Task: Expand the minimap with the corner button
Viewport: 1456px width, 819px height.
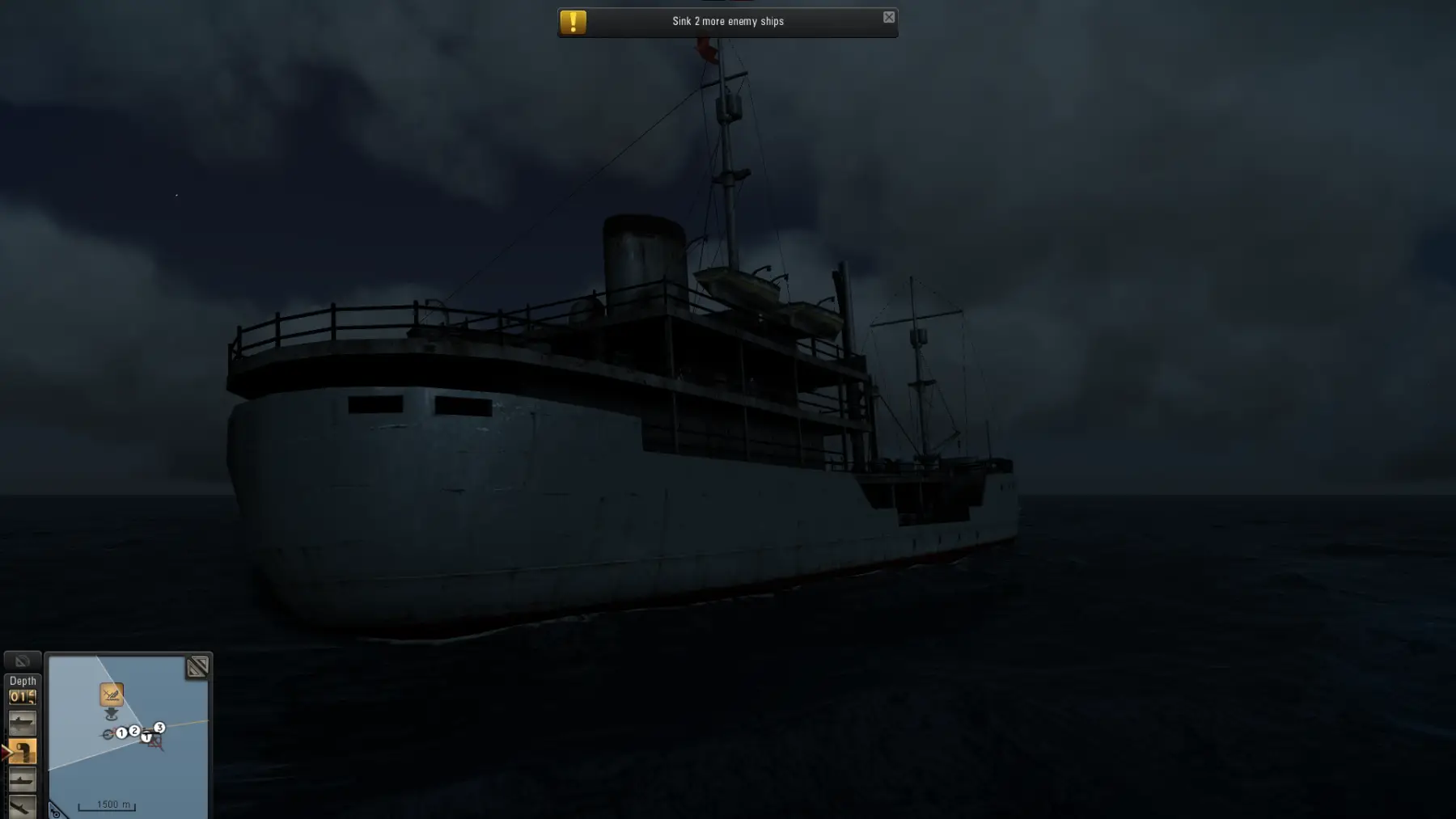Action: coord(197,667)
